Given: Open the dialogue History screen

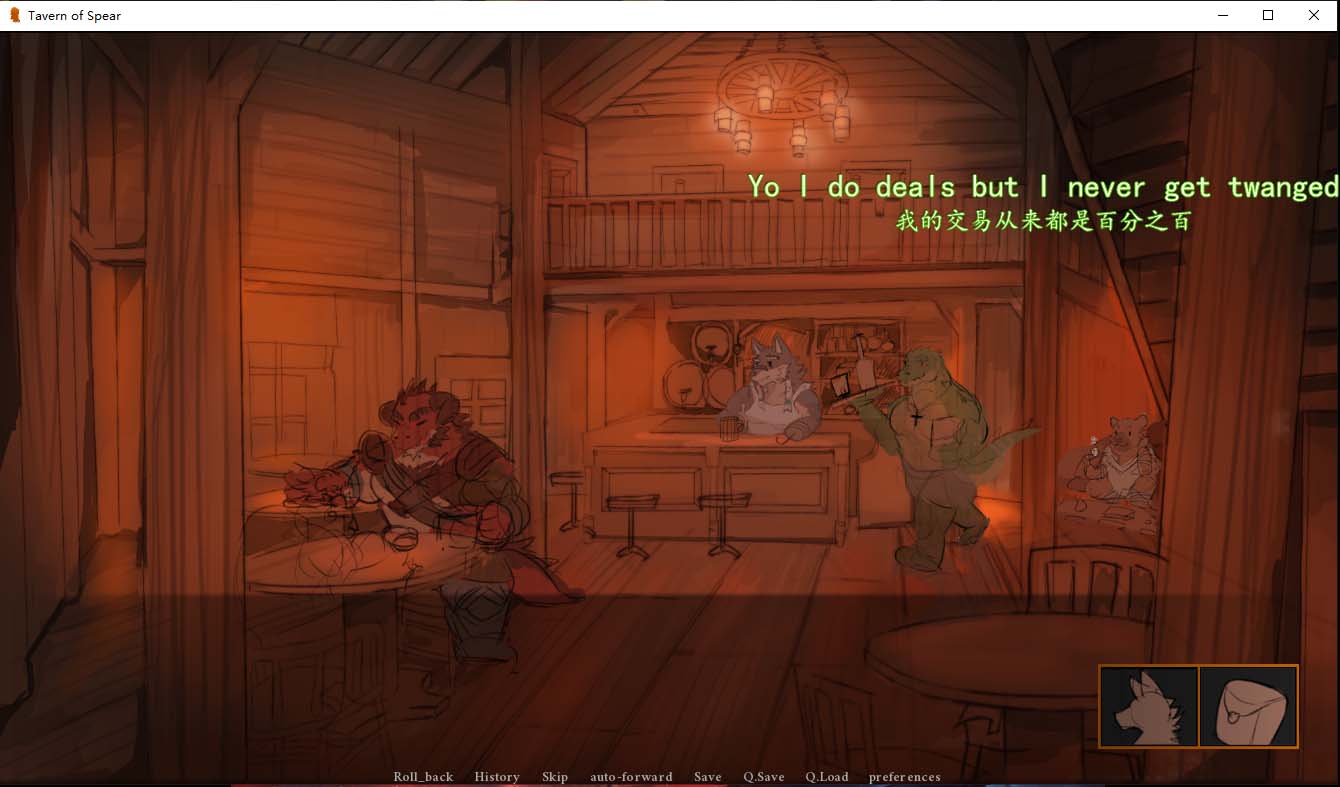Looking at the screenshot, I should (497, 776).
